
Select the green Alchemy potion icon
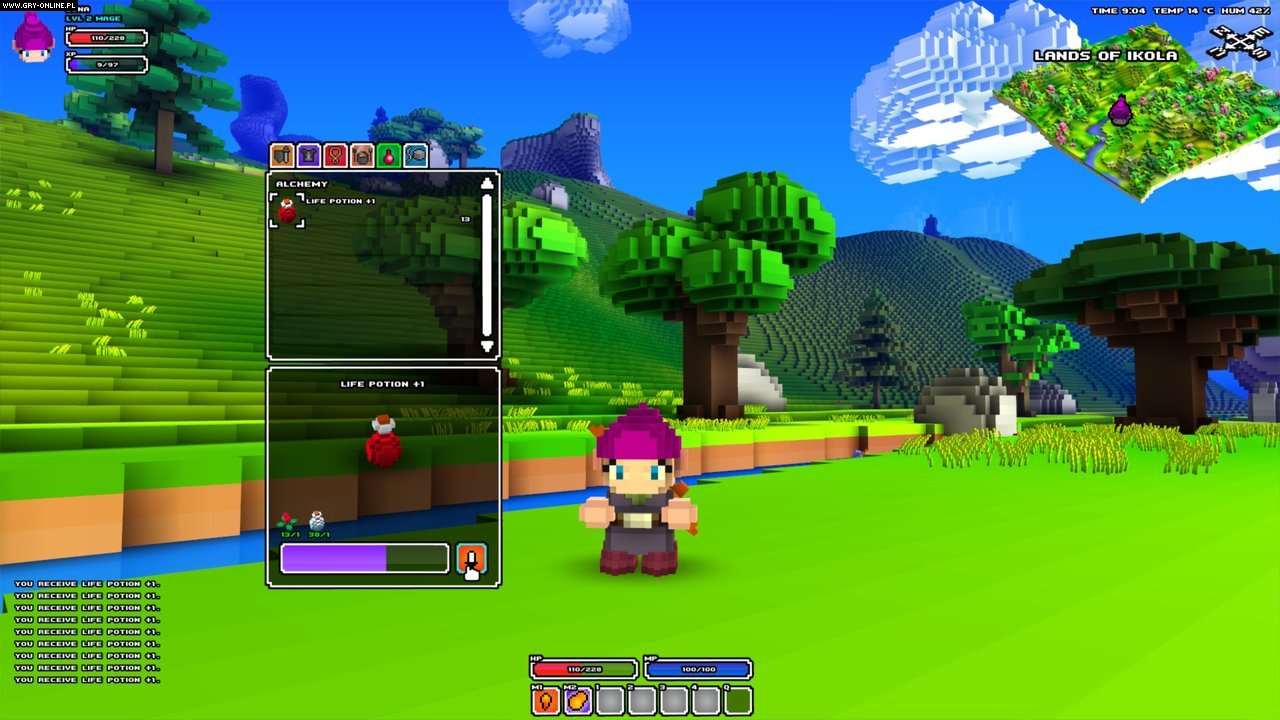point(389,155)
